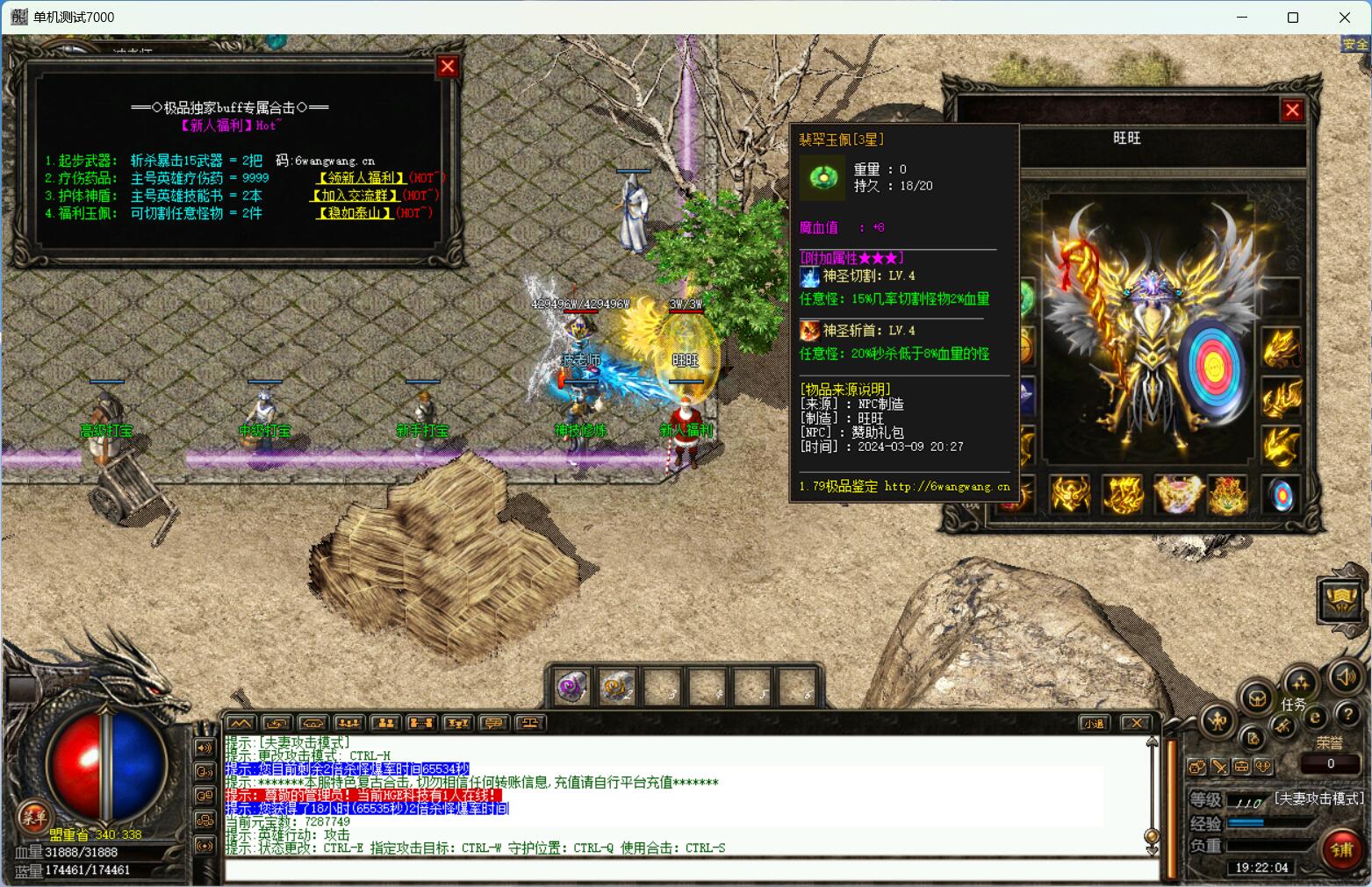Select the 稳如泰山 dialog link
The height and width of the screenshot is (887, 1372).
[354, 213]
